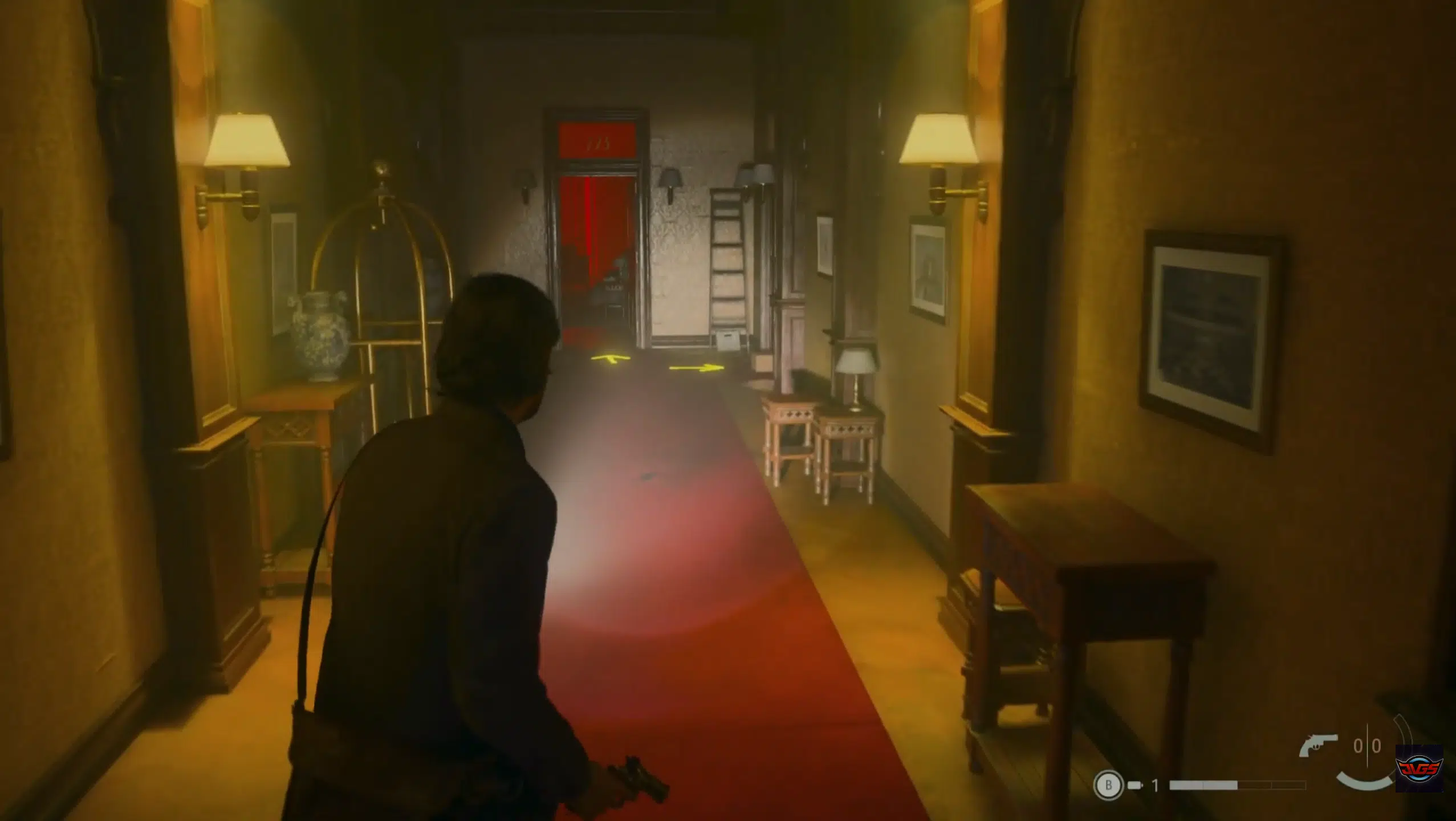Image resolution: width=1456 pixels, height=821 pixels.
Task: Click the JVGS channel logo watermark
Action: [1426, 770]
